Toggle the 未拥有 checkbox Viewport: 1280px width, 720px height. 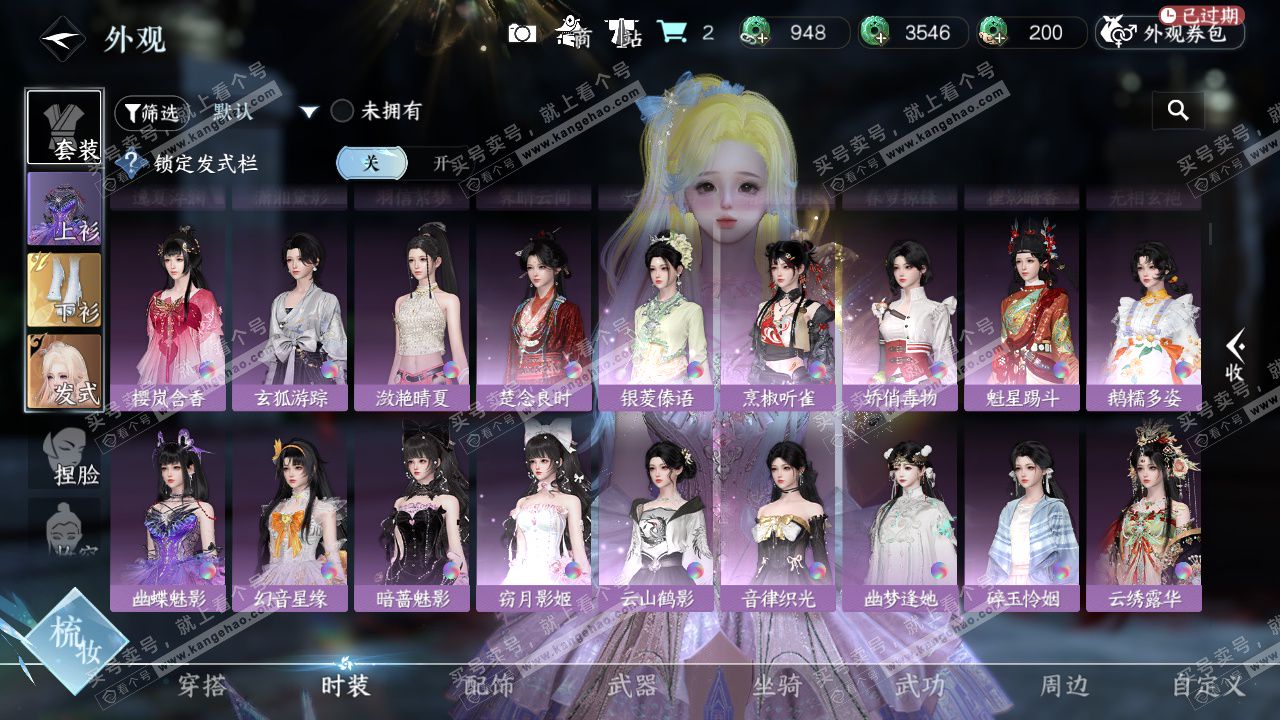click(x=342, y=111)
